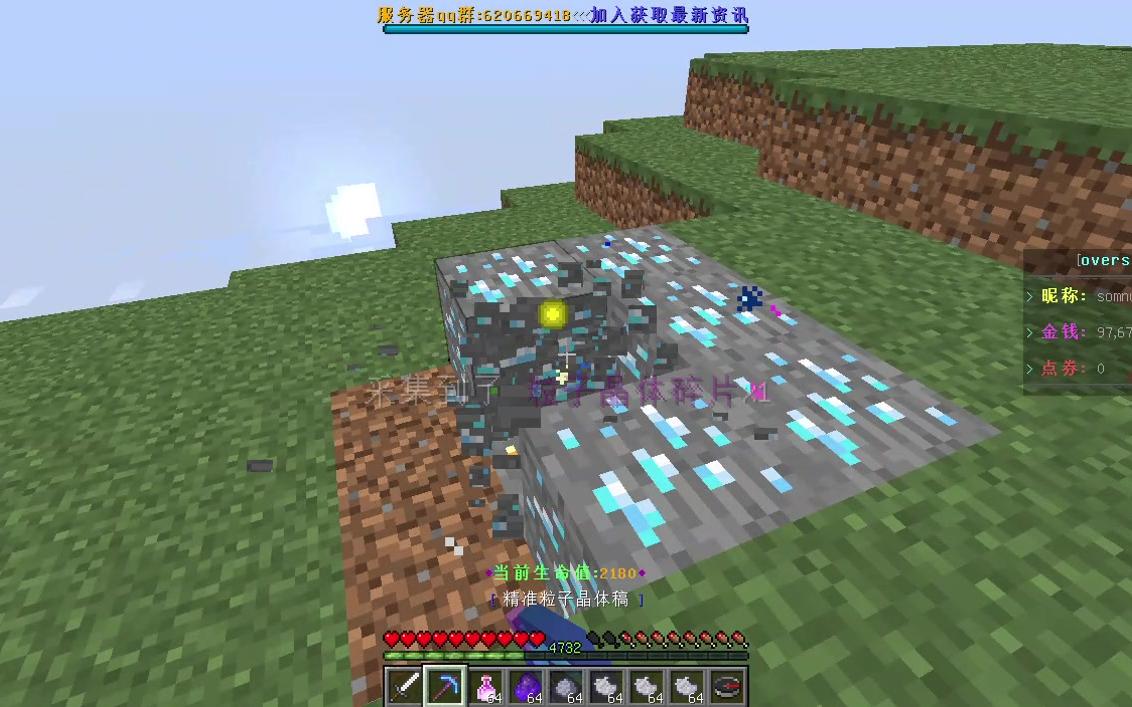Select the diamond pickaxe hotbar slot
The image size is (1132, 707).
445,687
